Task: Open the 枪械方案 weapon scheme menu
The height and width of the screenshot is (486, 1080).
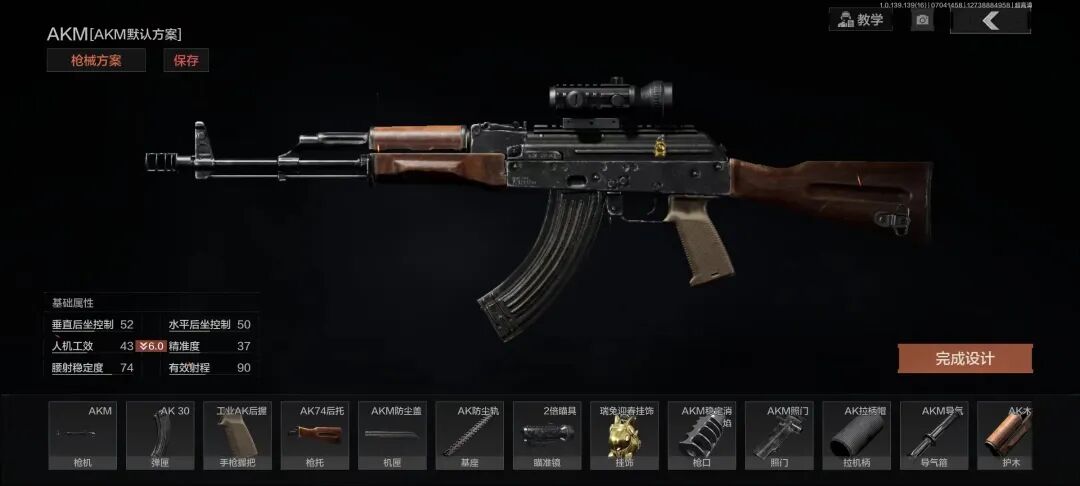Action: coord(96,60)
